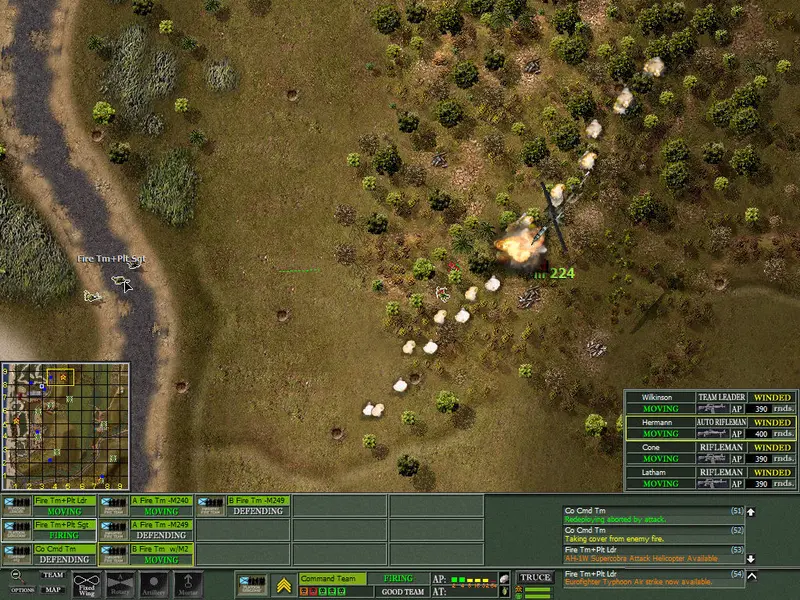Toggle the MAP panel button
This screenshot has height=600, width=800.
coord(52,589)
